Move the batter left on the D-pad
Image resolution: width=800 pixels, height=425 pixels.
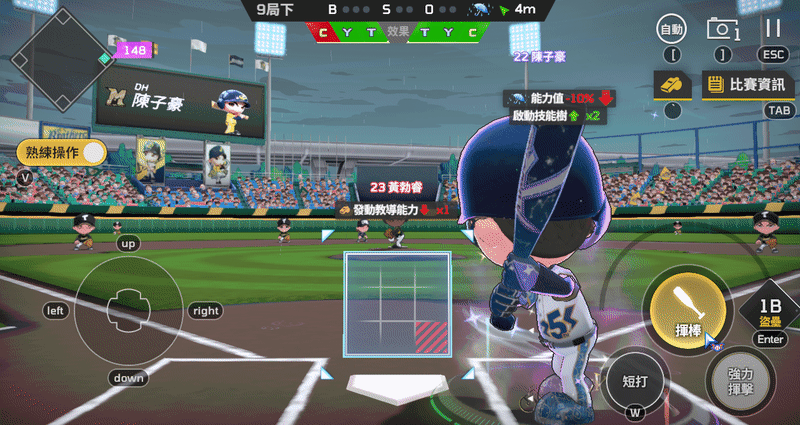point(56,311)
